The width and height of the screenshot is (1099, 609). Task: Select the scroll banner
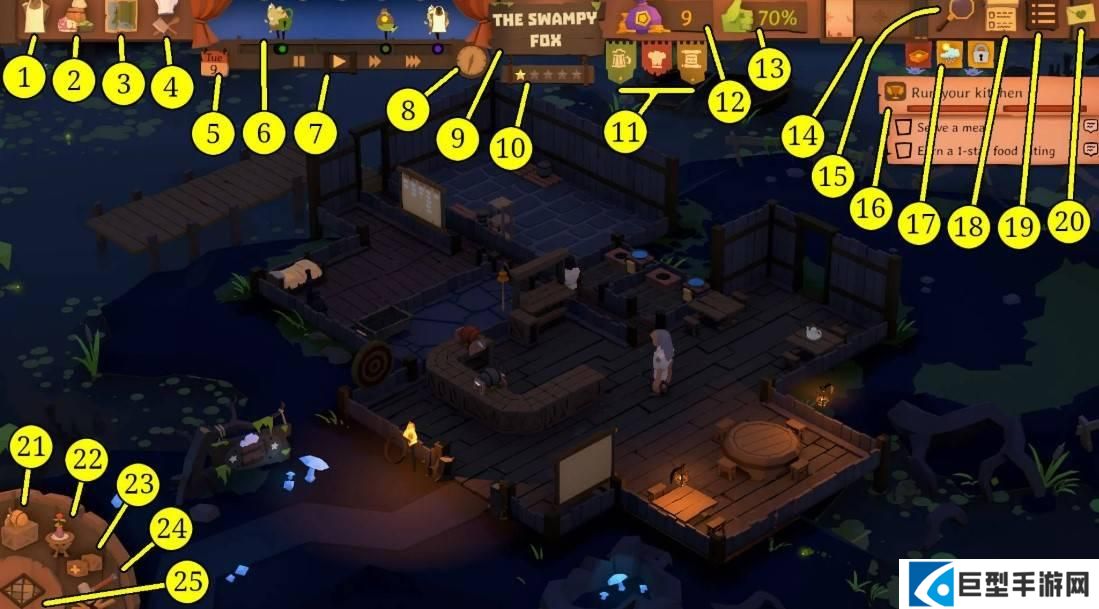[690, 64]
